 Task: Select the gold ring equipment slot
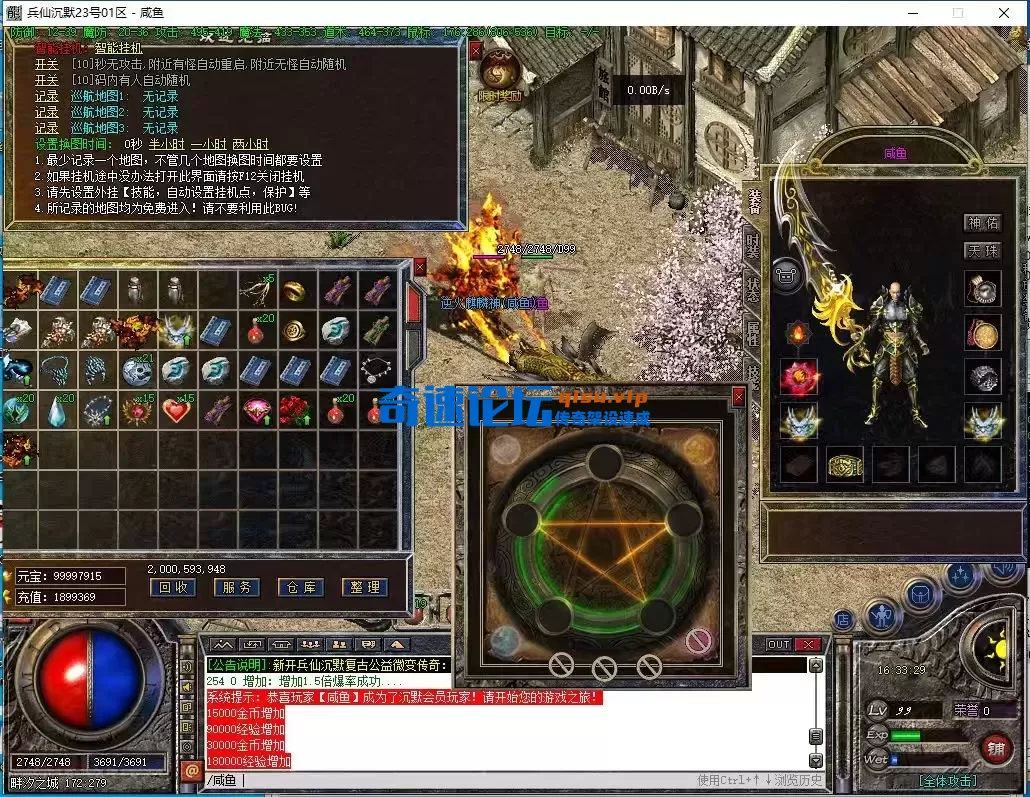point(845,465)
